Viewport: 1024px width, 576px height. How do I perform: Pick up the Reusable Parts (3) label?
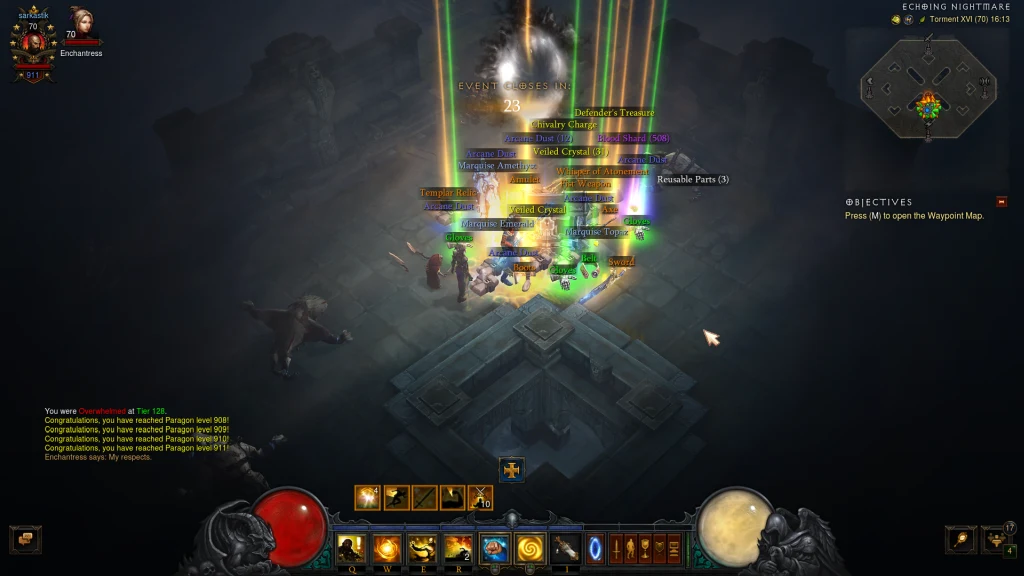pos(693,180)
